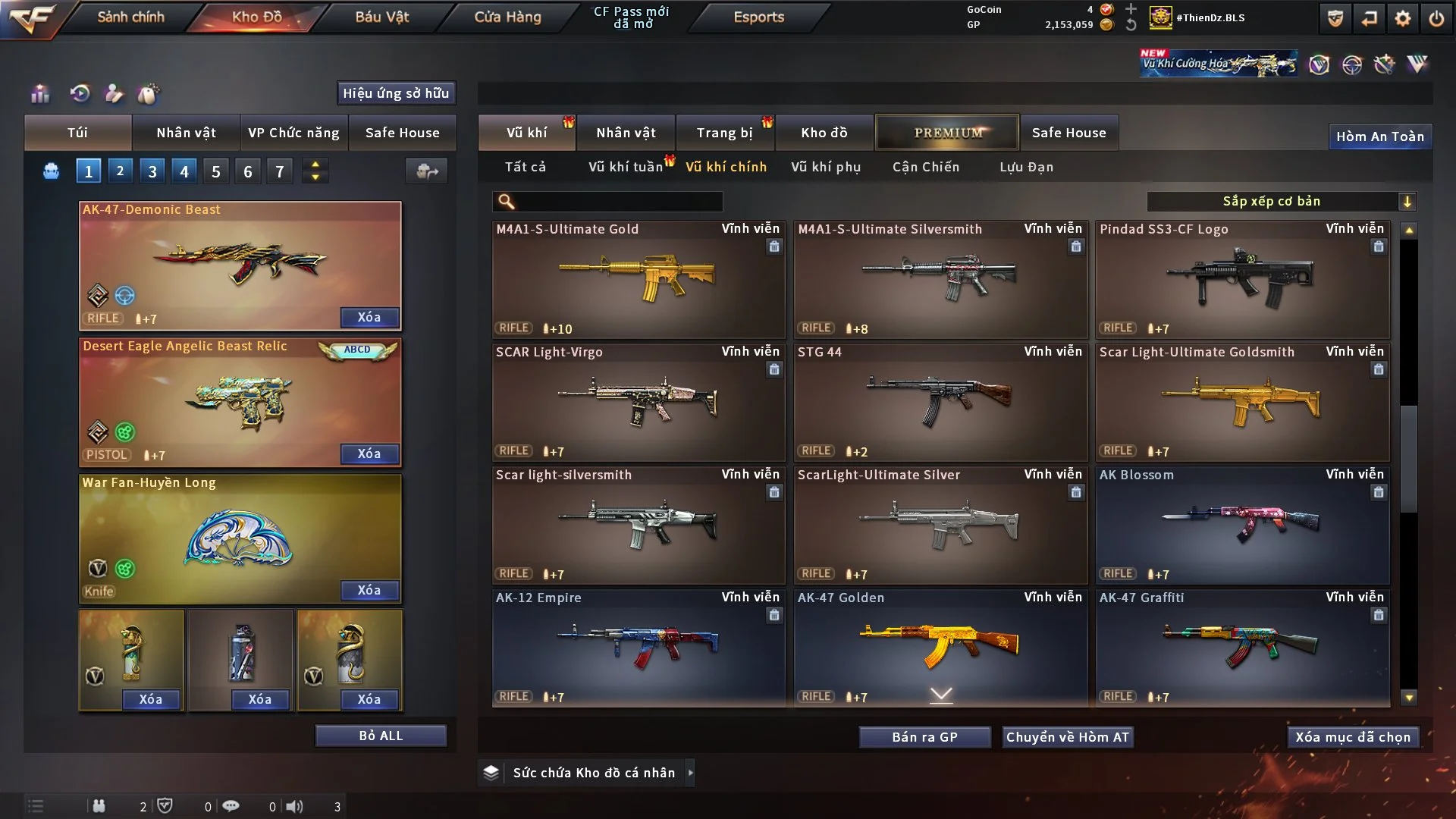Image resolution: width=1456 pixels, height=819 pixels.
Task: Select bag preset number 3
Action: tap(152, 171)
